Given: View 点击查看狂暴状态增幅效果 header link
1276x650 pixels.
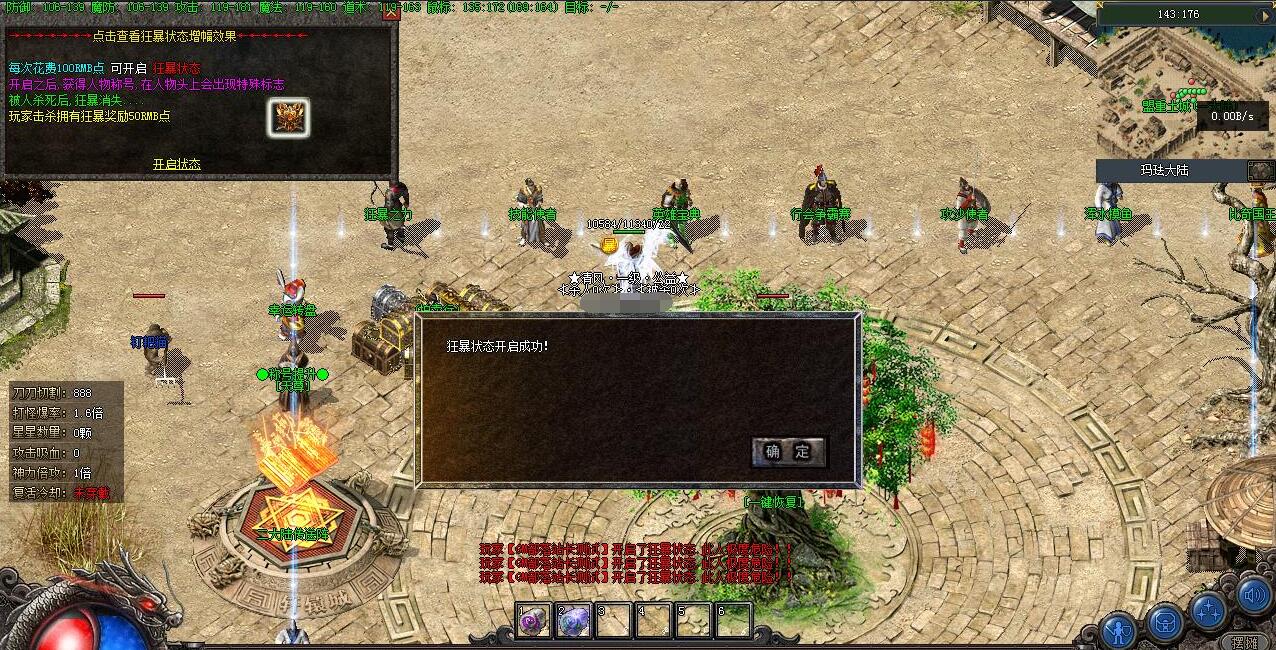Looking at the screenshot, I should coord(200,36).
